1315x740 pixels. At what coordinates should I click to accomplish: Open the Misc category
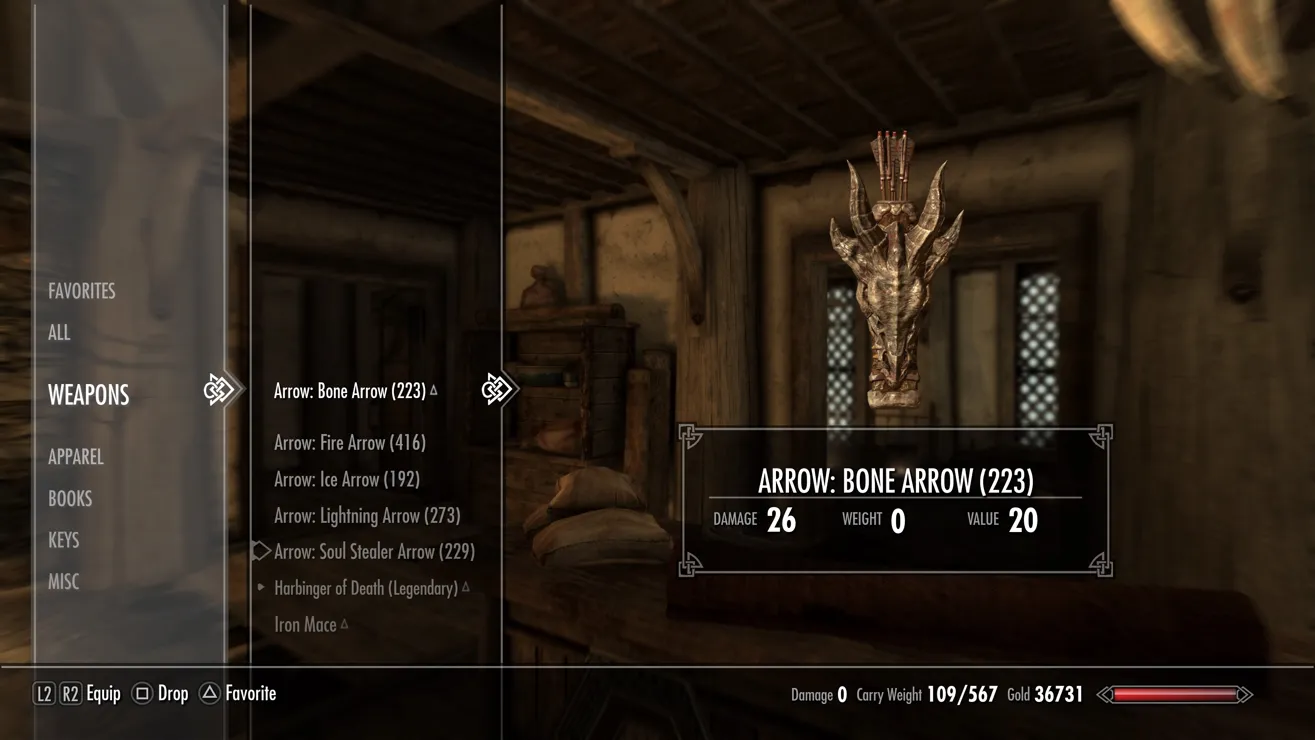pos(64,582)
